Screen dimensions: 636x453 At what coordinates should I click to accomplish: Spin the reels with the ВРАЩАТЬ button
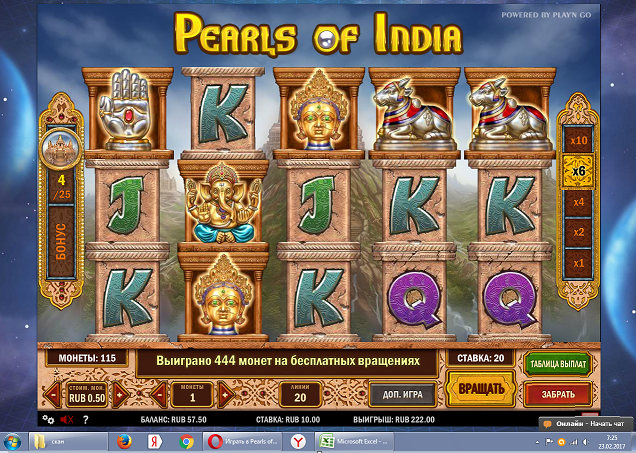pos(473,388)
